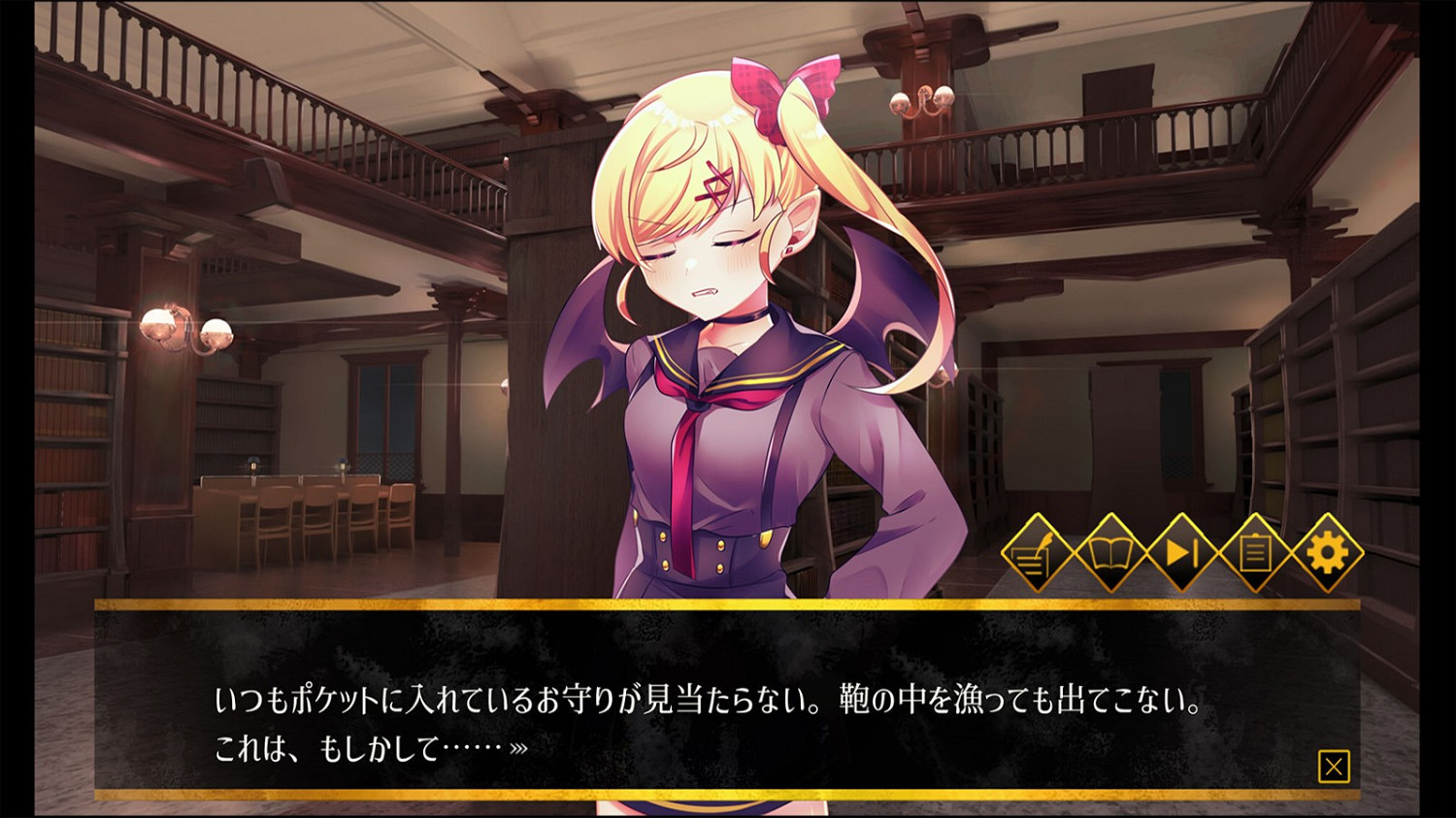
Task: Open the backlog with the open book icon
Action: coord(1109,553)
